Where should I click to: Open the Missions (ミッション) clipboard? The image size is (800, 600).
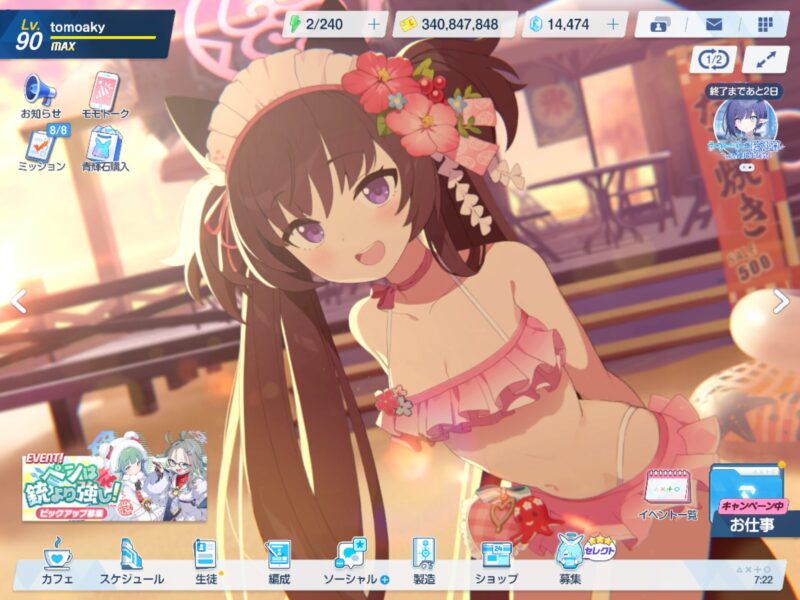pos(42,148)
